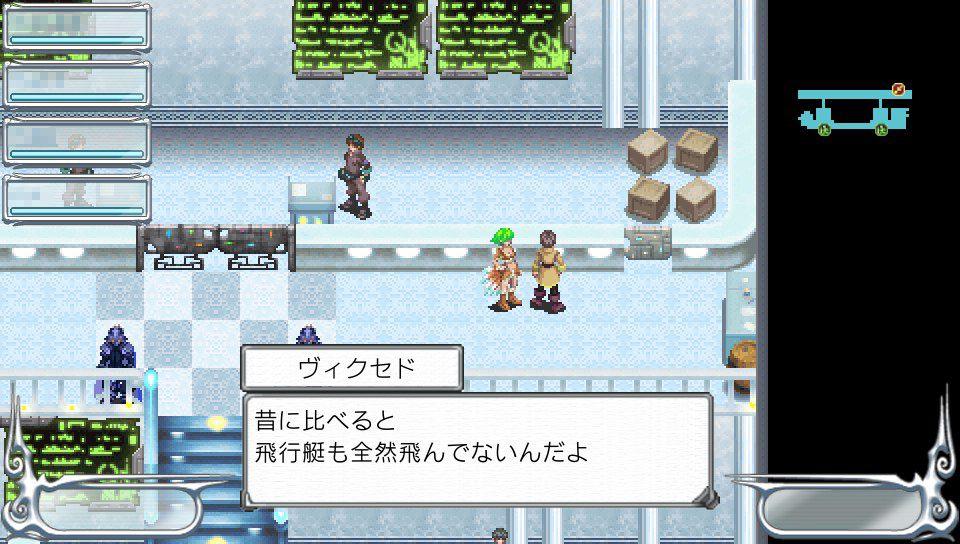Click the dialogue advance arrow in the text box corner

point(706,496)
